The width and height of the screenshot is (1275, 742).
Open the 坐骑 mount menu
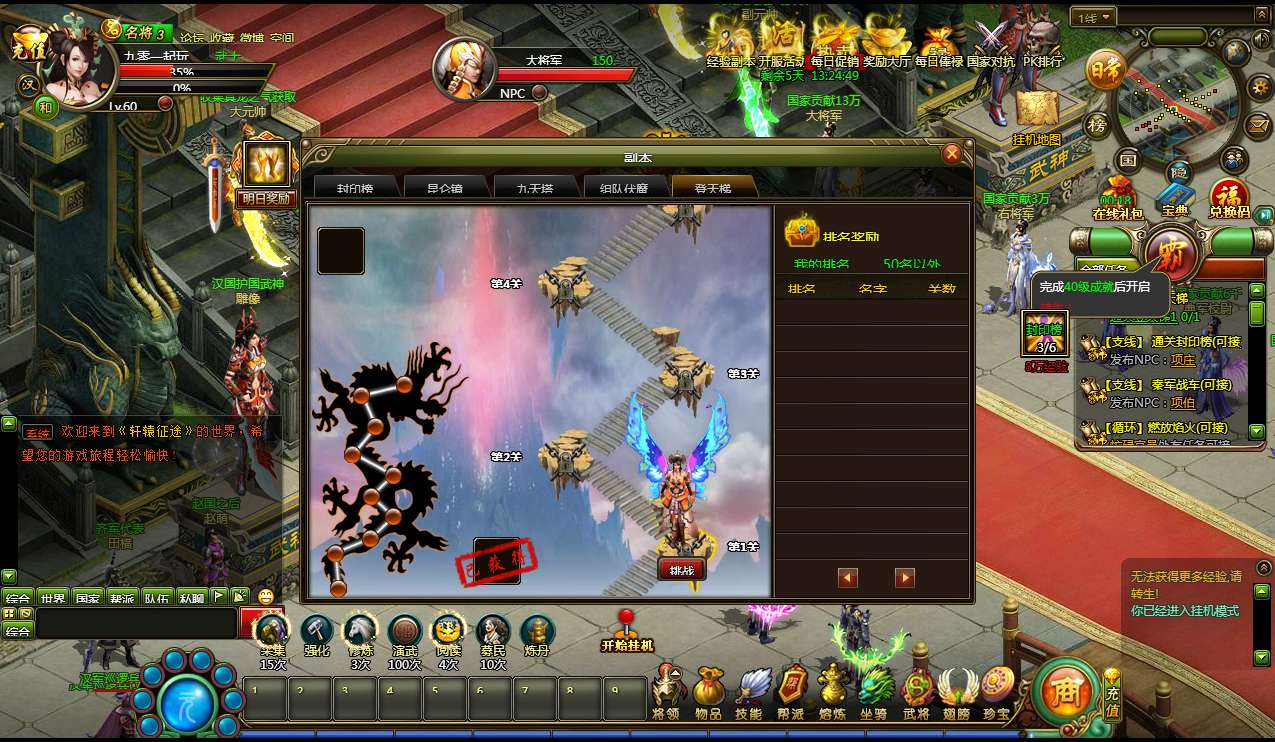(x=876, y=692)
